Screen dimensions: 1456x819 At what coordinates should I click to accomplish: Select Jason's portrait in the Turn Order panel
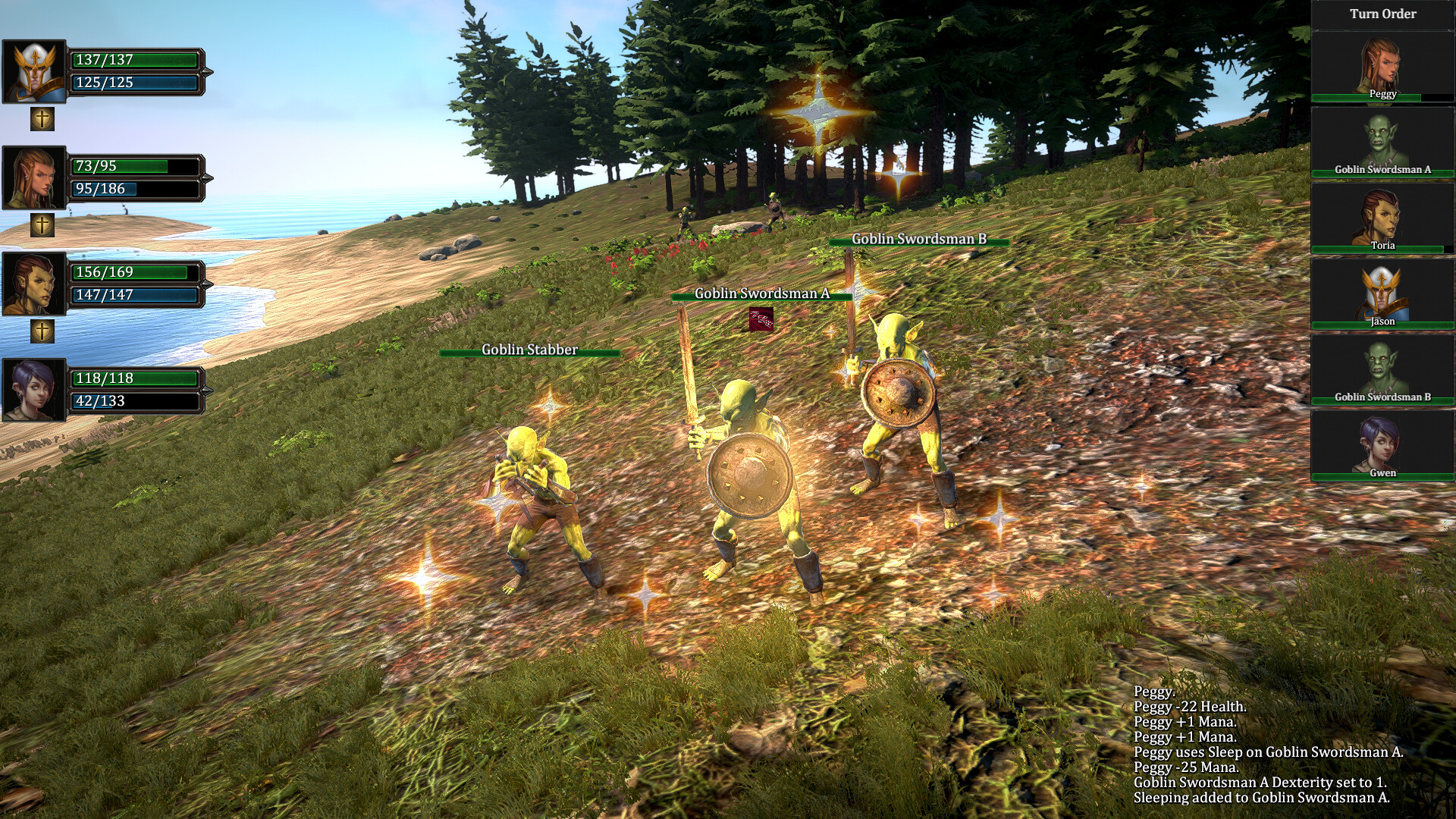(x=1382, y=292)
